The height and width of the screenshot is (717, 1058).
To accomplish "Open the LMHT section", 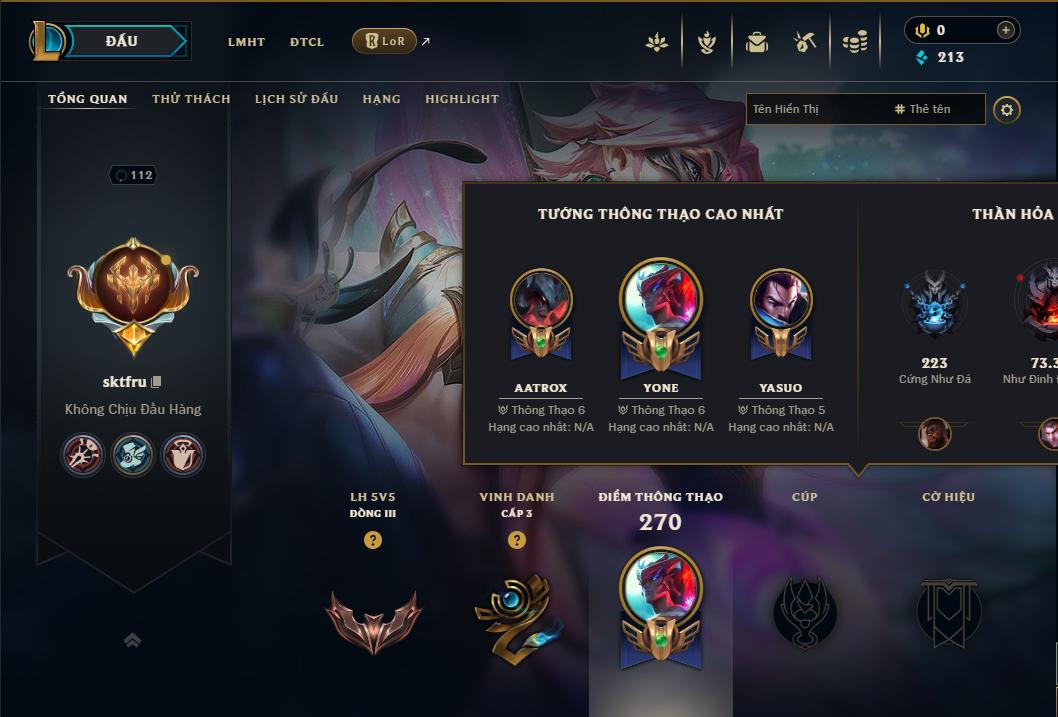I will 246,42.
